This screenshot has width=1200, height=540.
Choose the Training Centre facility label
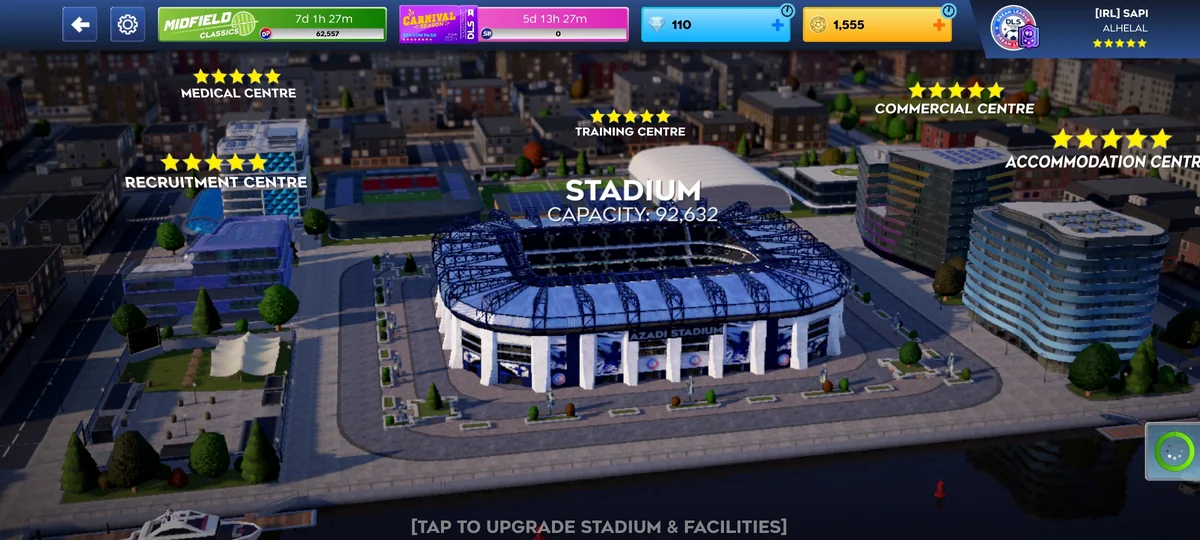pos(630,131)
